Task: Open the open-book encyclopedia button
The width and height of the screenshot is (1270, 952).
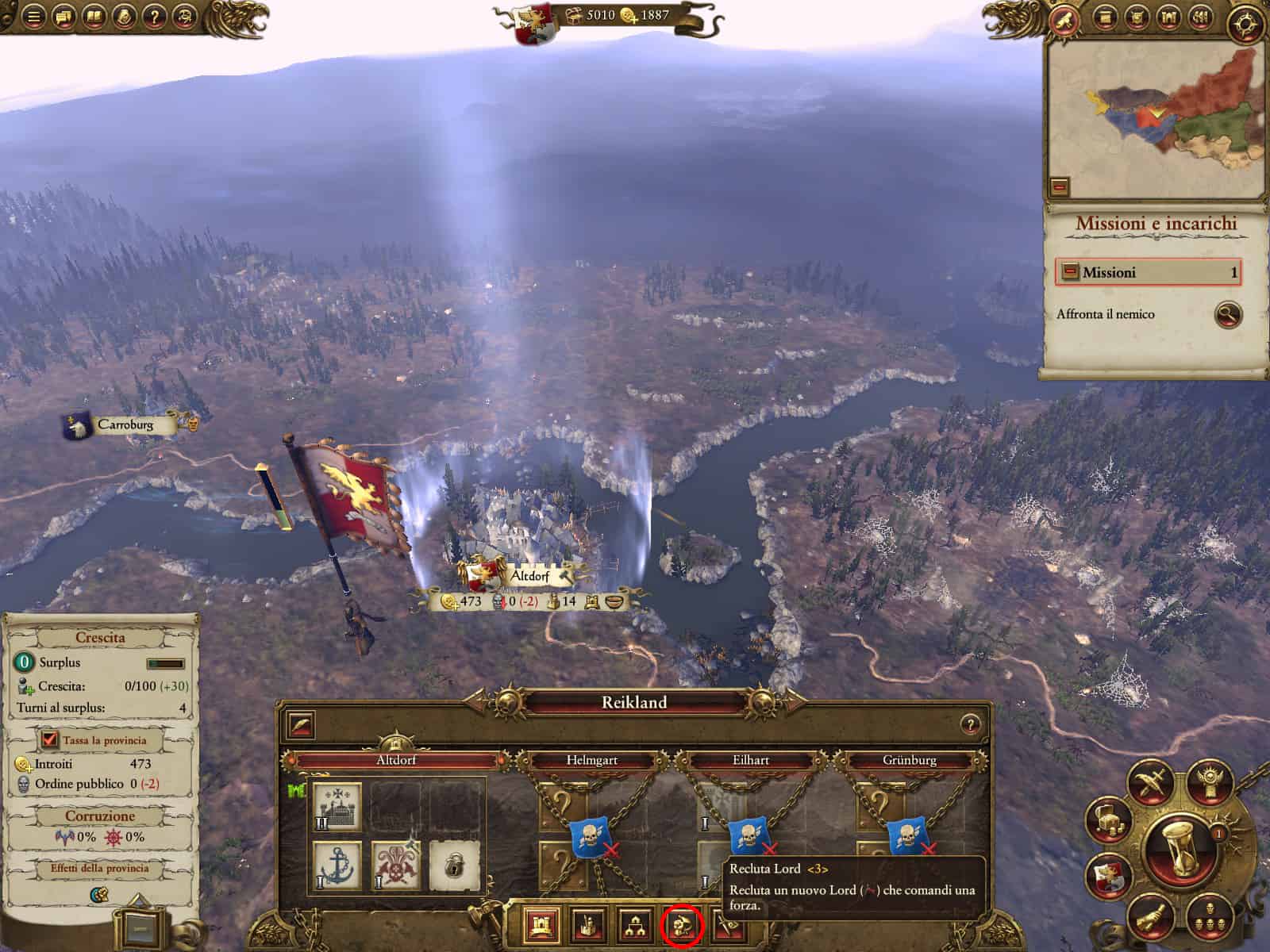Action: click(94, 15)
